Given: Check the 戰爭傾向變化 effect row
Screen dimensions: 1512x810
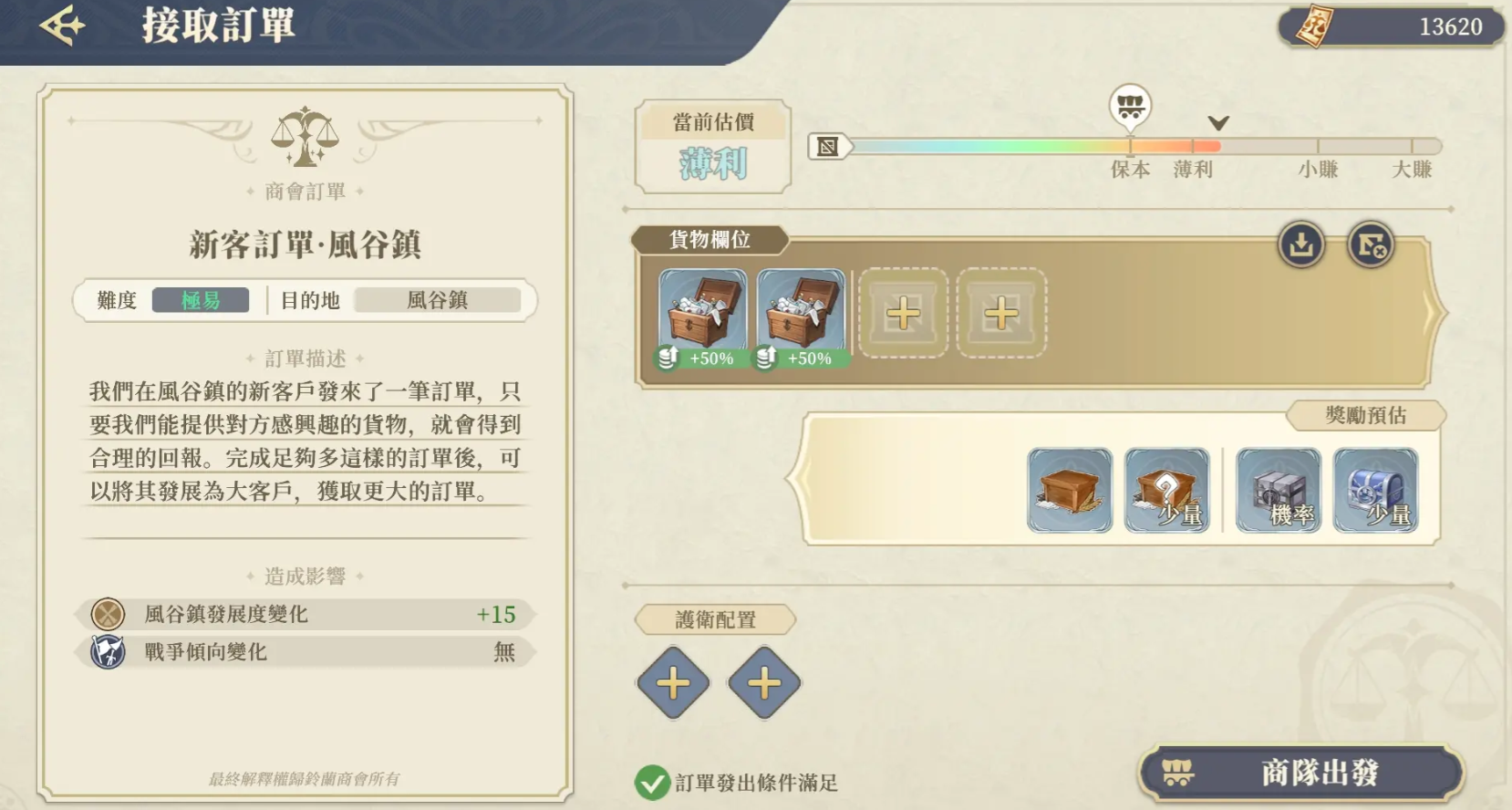Looking at the screenshot, I should [306, 652].
